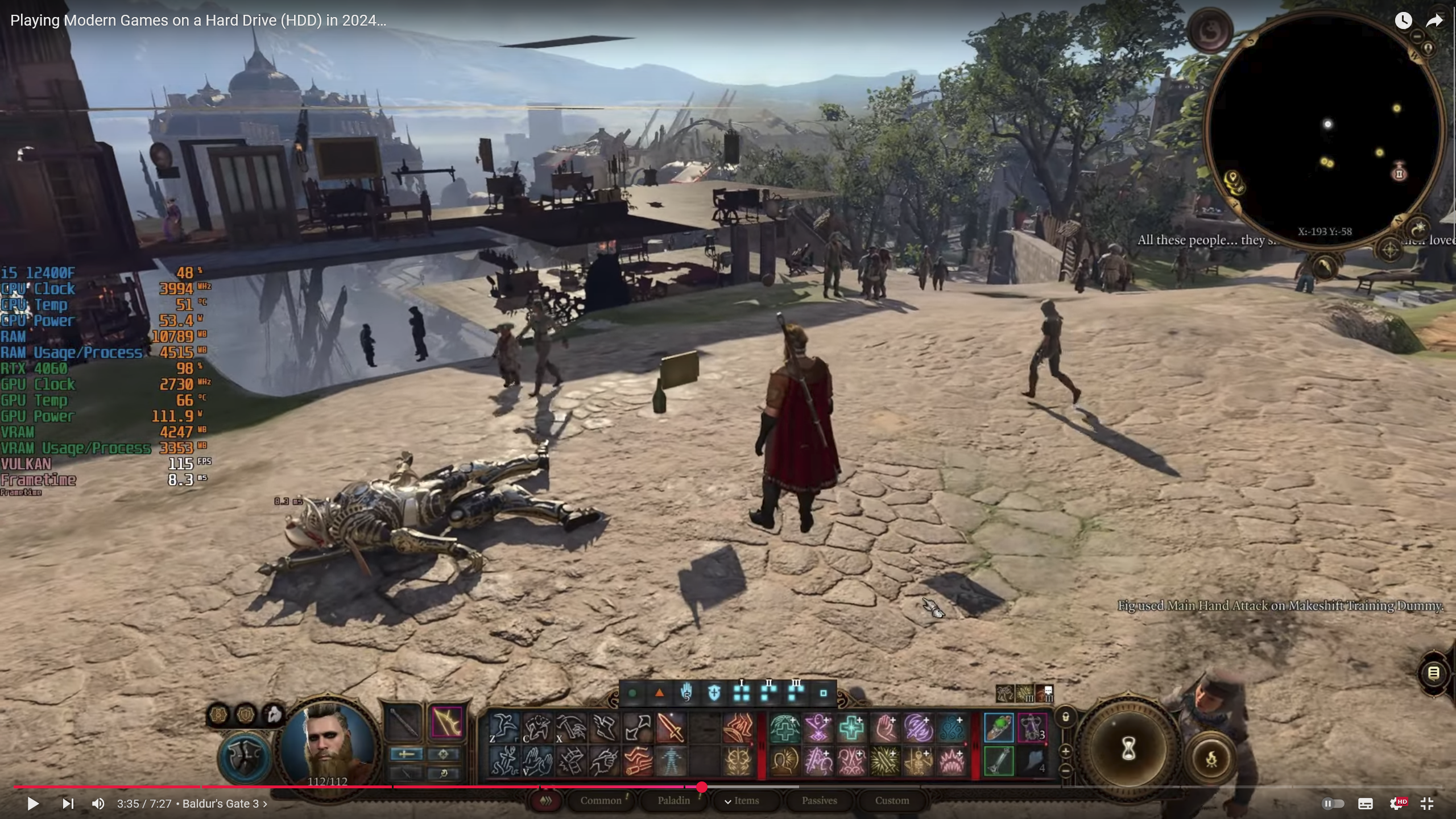The image size is (1456, 819).
Task: Toggle the hotbar lock icon
Action: tap(1066, 717)
